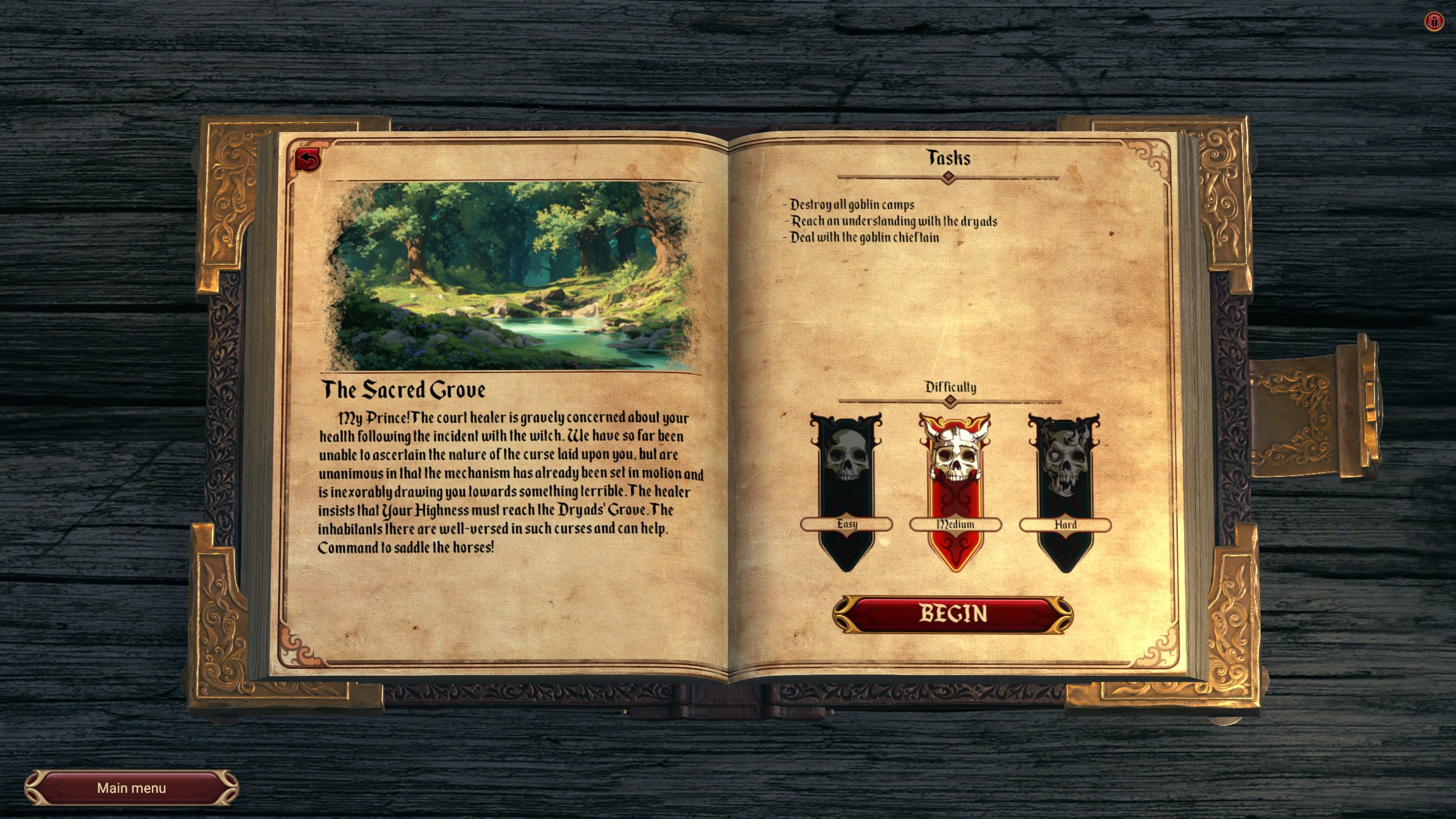The image size is (1456, 819).
Task: Go back using the red arrow icon
Action: click(308, 160)
